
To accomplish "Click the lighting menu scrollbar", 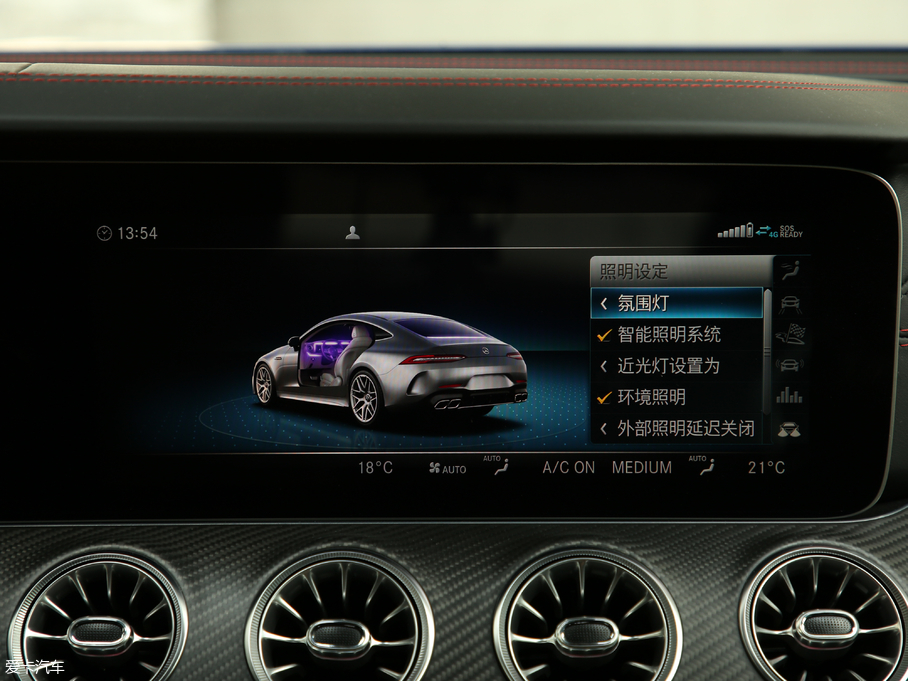I will pos(768,350).
